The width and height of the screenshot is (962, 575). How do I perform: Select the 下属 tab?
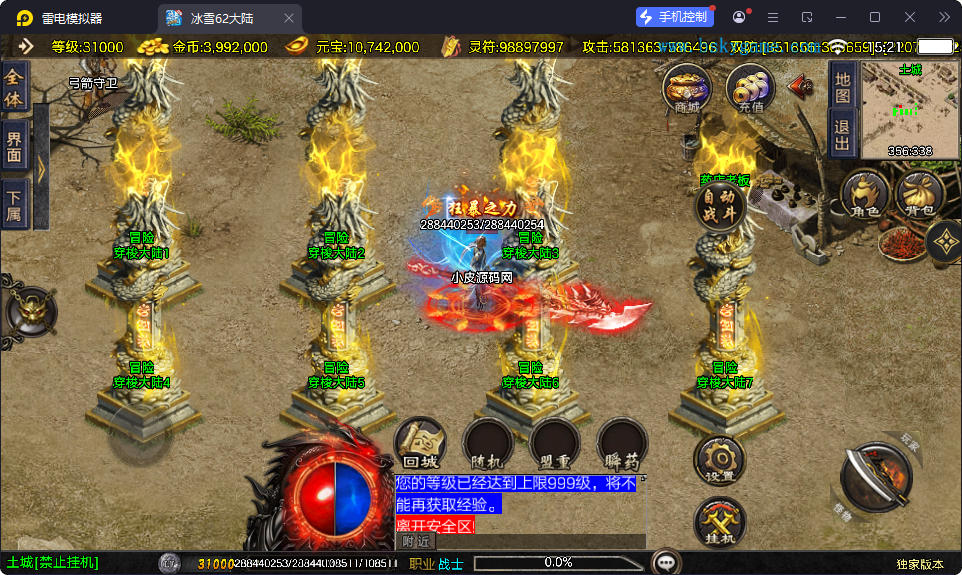14,202
